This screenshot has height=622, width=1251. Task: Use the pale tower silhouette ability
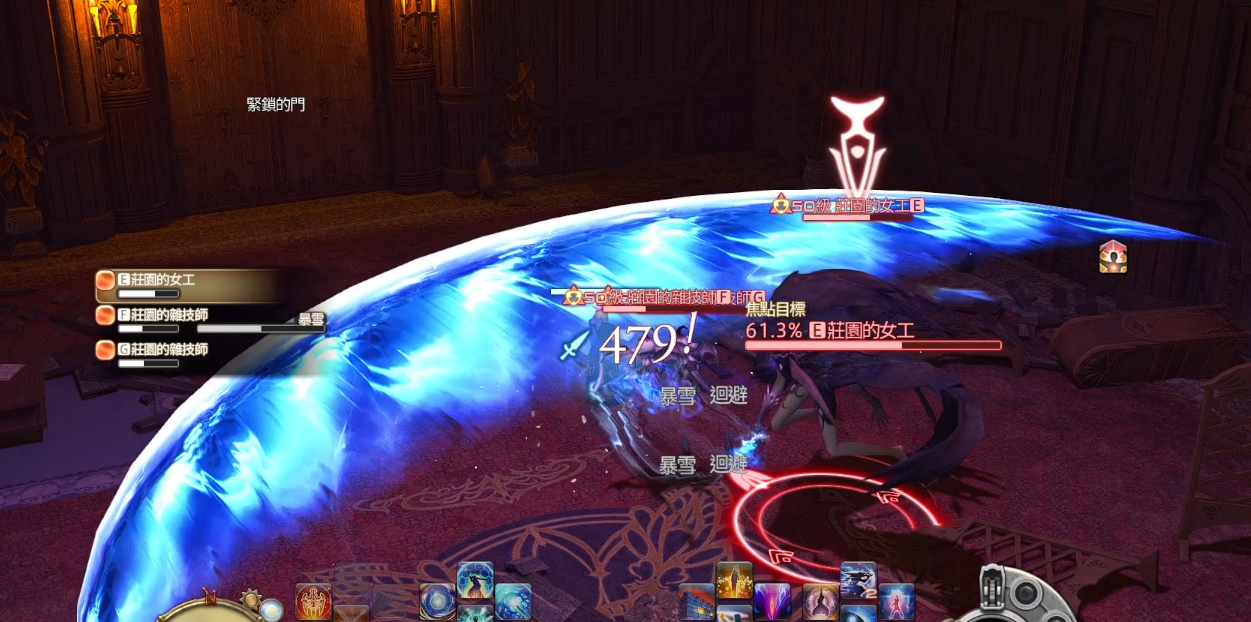(820, 602)
